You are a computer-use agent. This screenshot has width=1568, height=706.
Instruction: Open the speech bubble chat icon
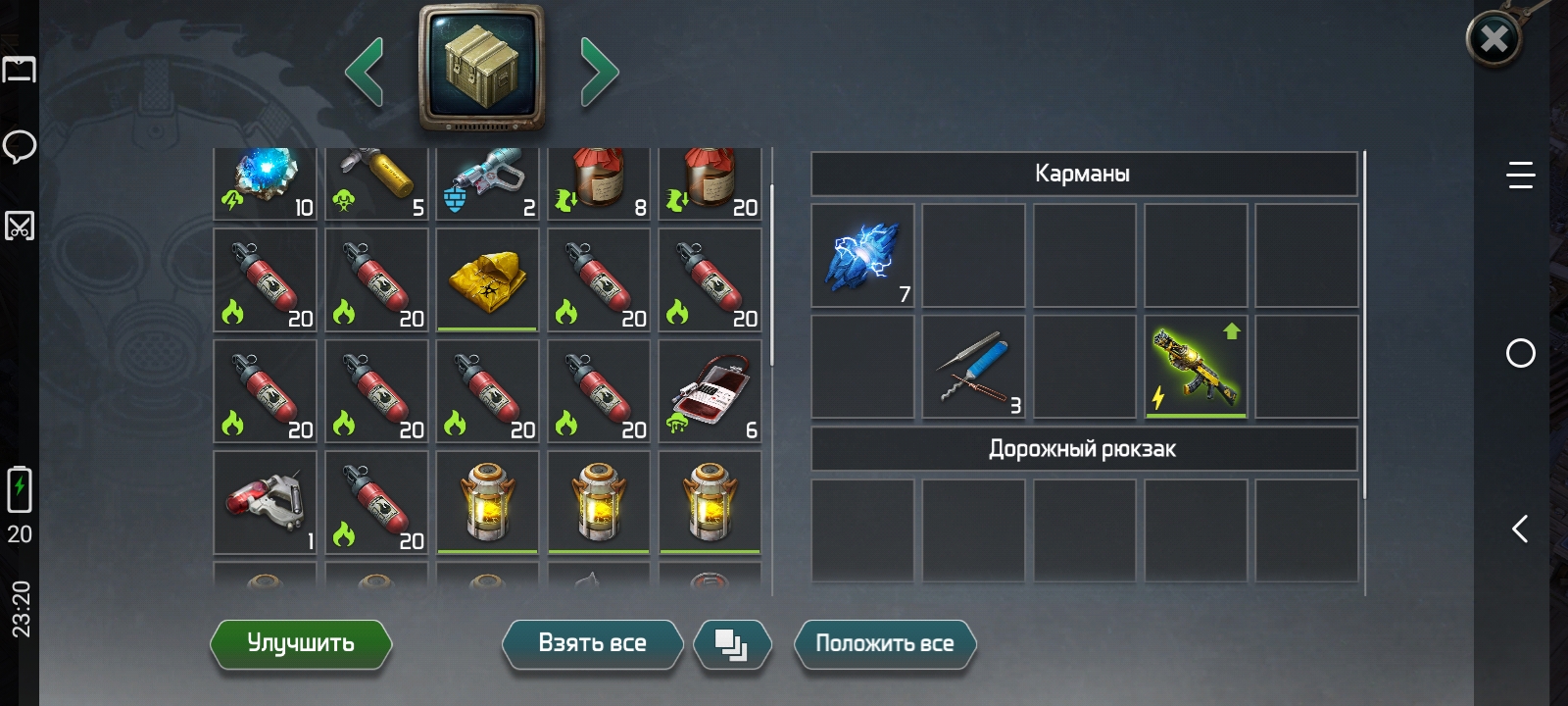tap(20, 147)
